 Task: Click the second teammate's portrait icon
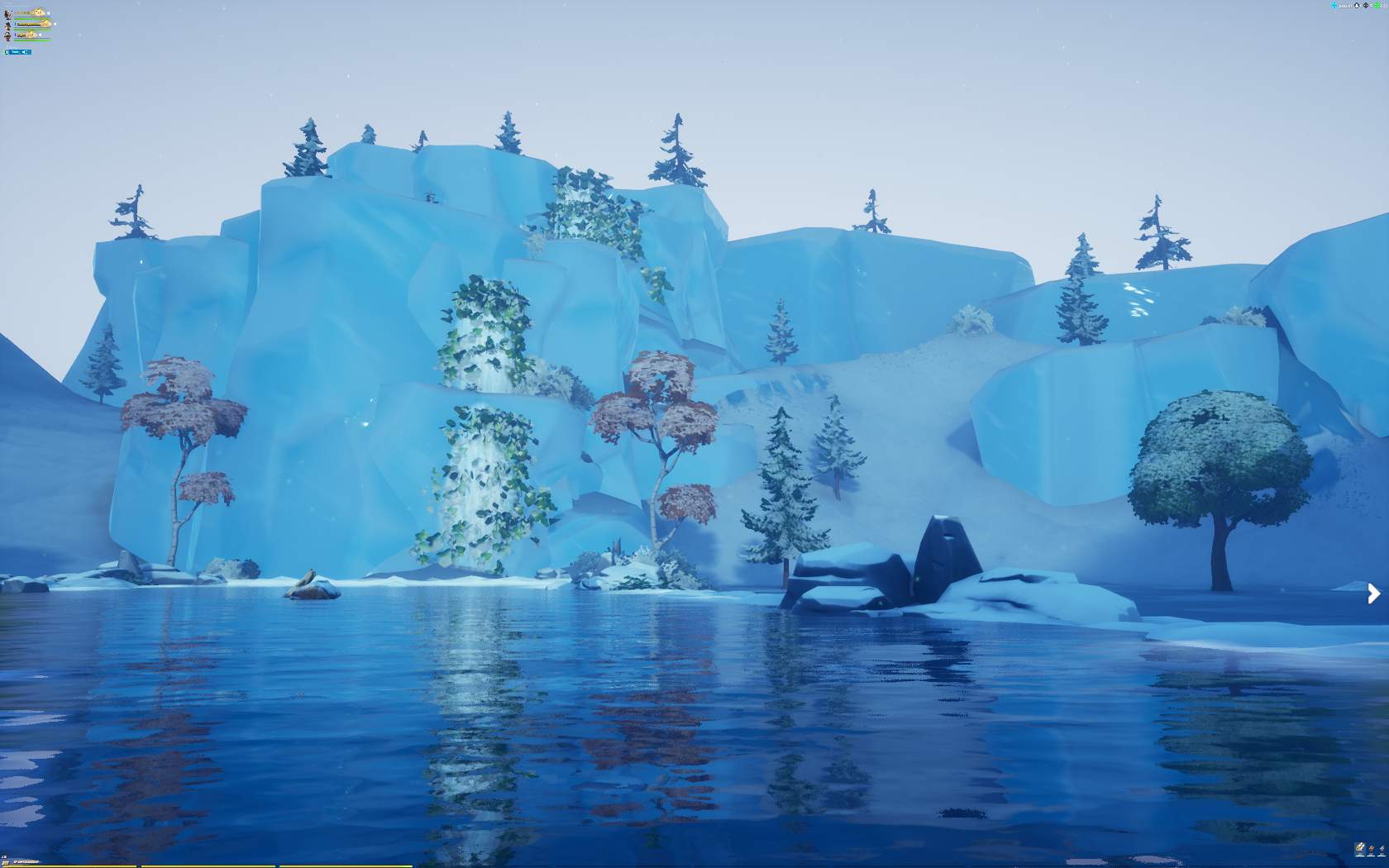coord(7,26)
